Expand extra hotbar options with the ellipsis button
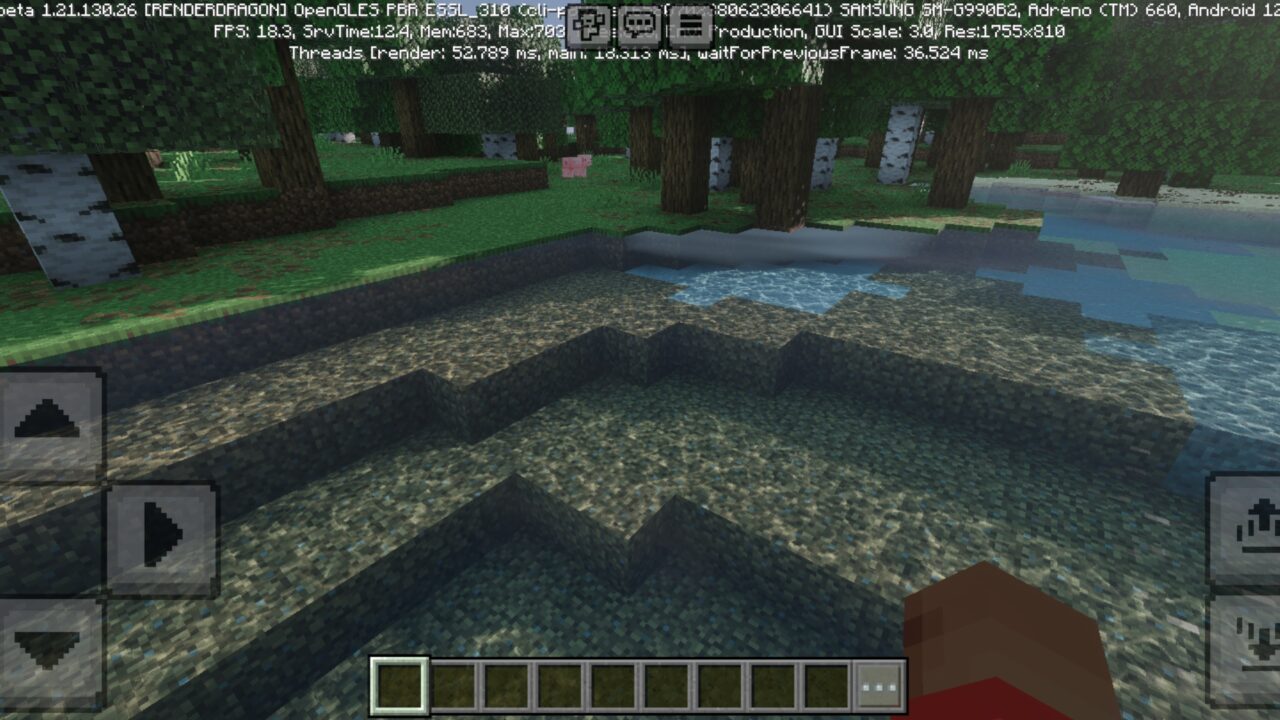This screenshot has width=1280, height=720. 880,684
